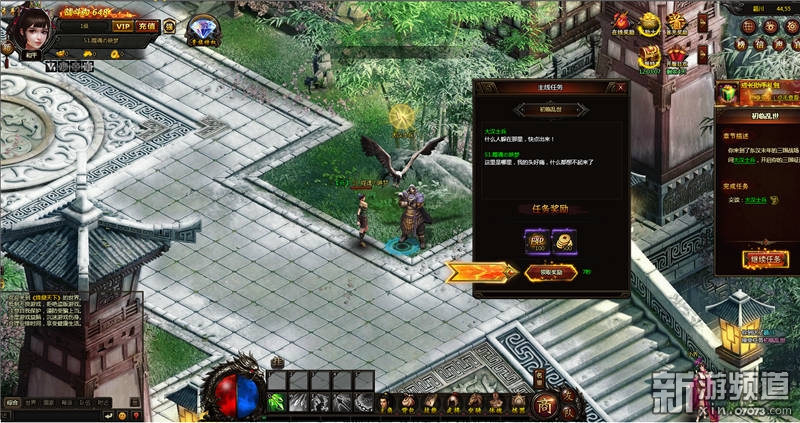Screen dimensions: 800x423
Task: Close the main quest (主线任务) window
Action: pos(621,88)
